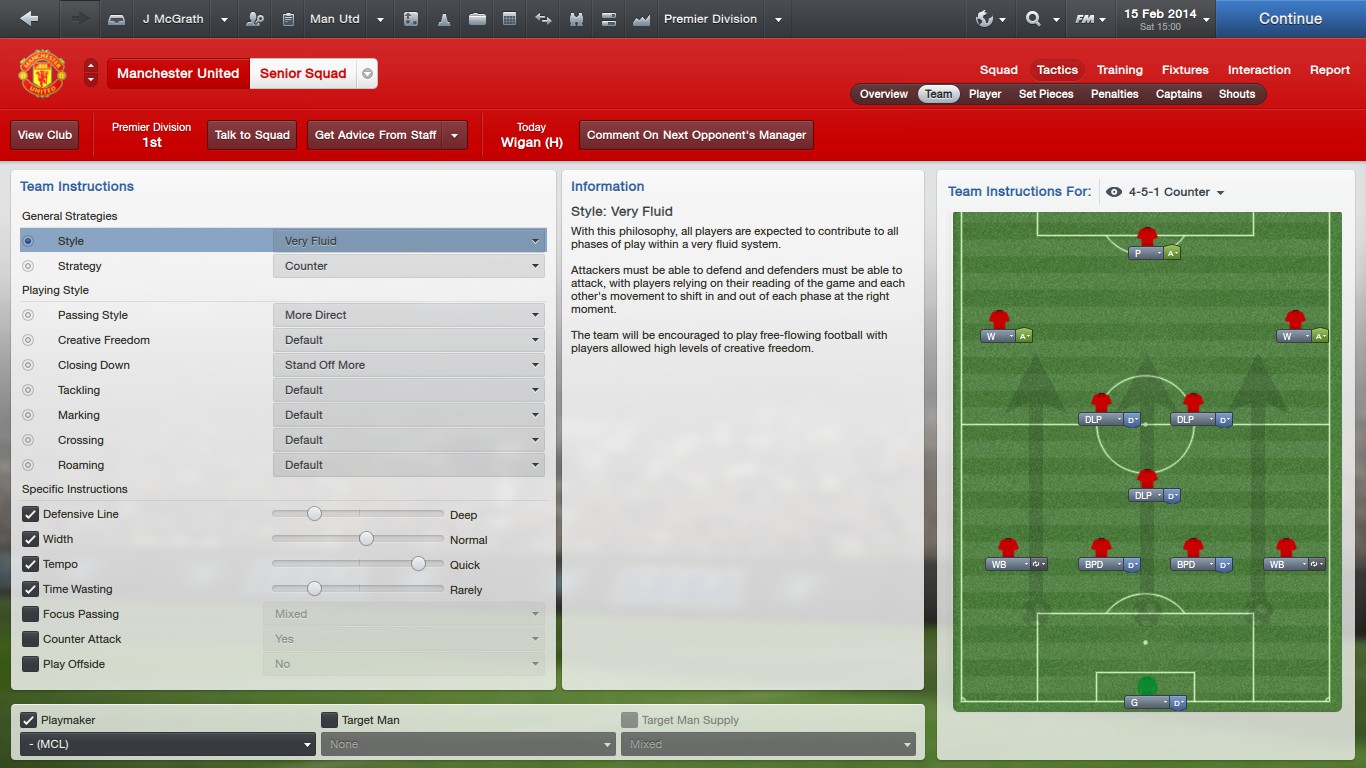Open the Fixtures section
1366x768 pixels.
[1185, 70]
